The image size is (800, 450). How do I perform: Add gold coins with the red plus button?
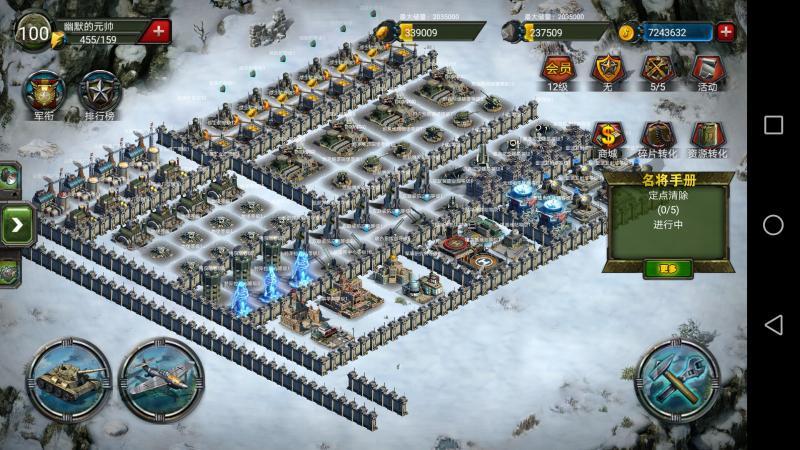[x=726, y=31]
